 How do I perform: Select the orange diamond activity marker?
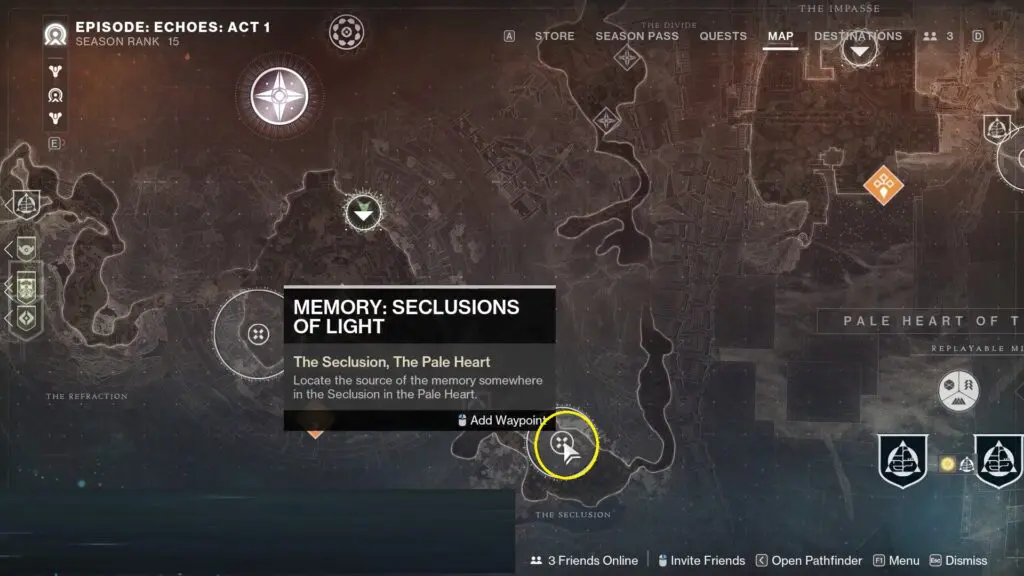(883, 184)
